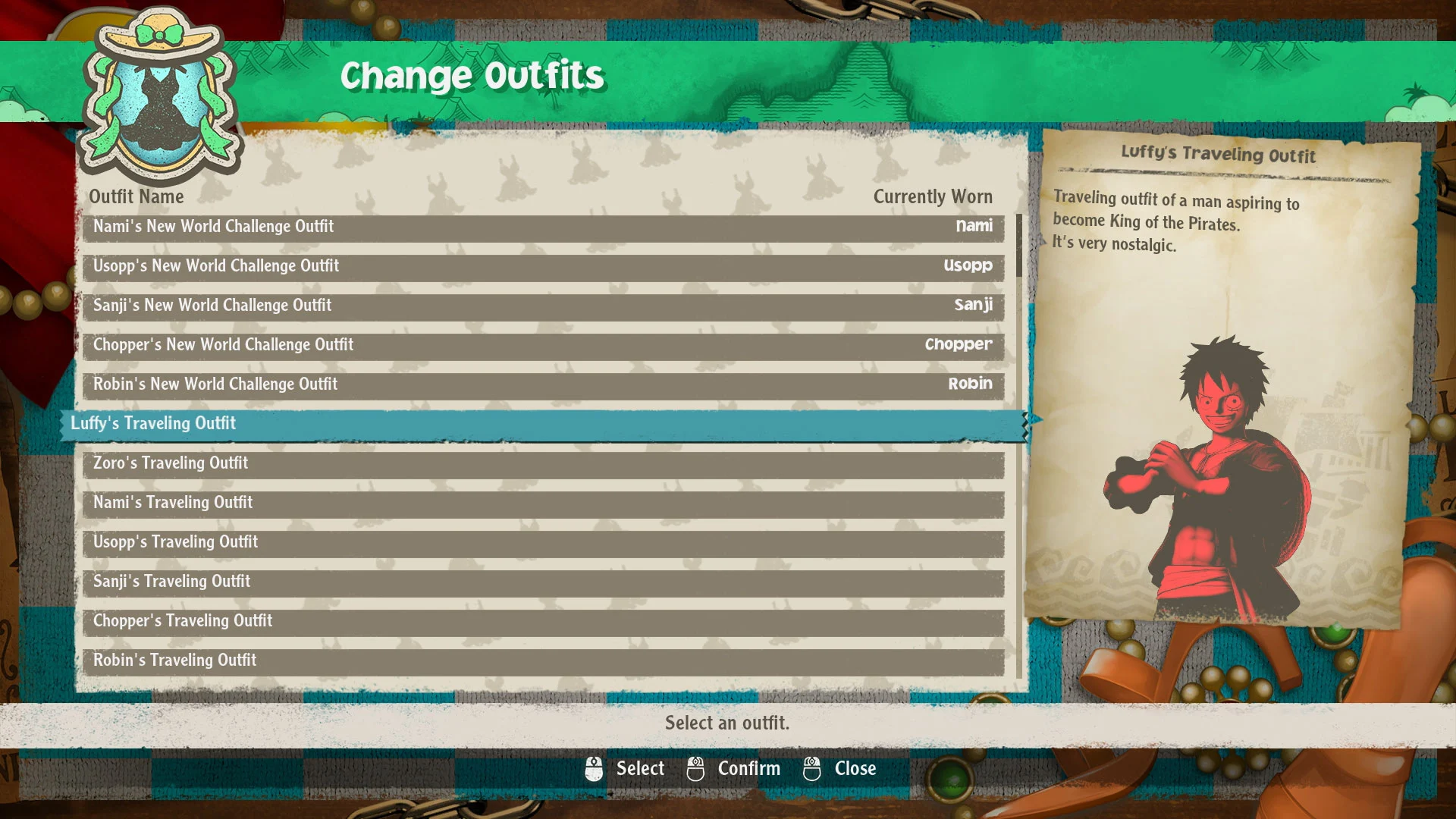The height and width of the screenshot is (819, 1456).
Task: Select Chopper's New World Challenge Outfit
Action: point(543,346)
